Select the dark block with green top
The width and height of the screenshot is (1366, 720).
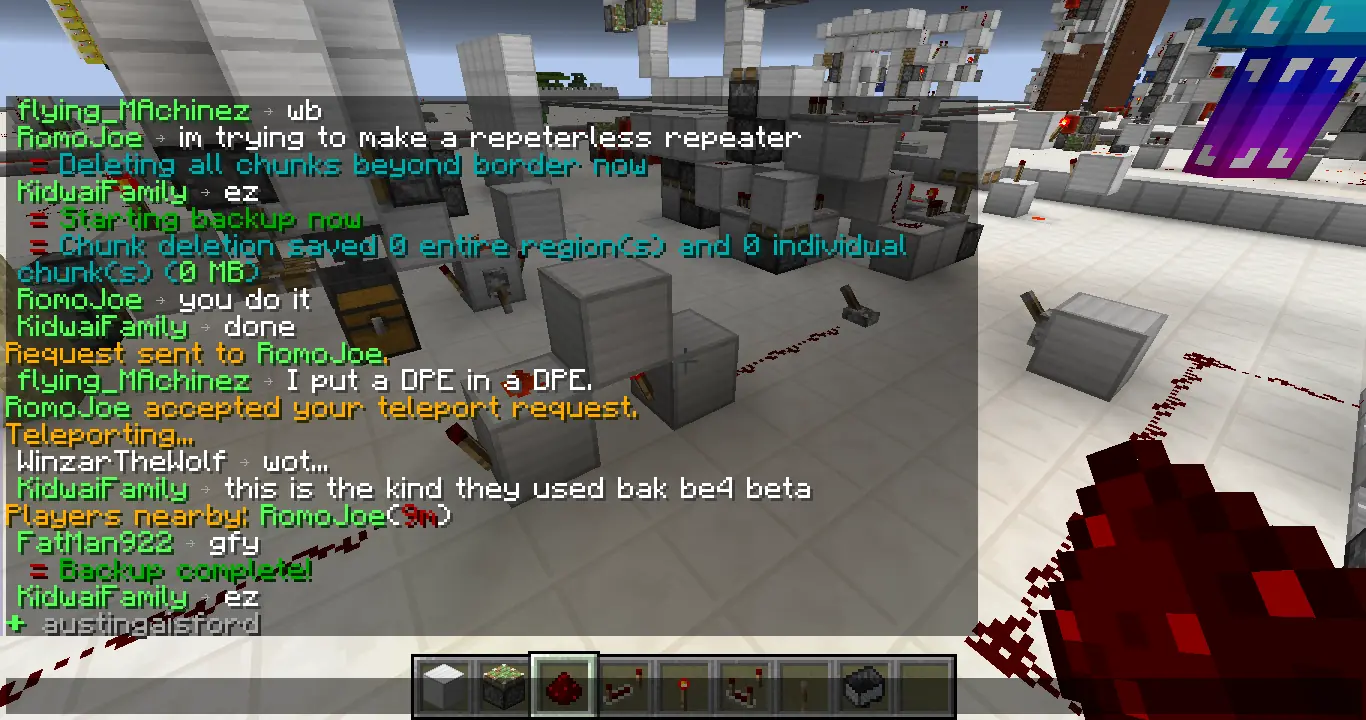click(x=504, y=687)
